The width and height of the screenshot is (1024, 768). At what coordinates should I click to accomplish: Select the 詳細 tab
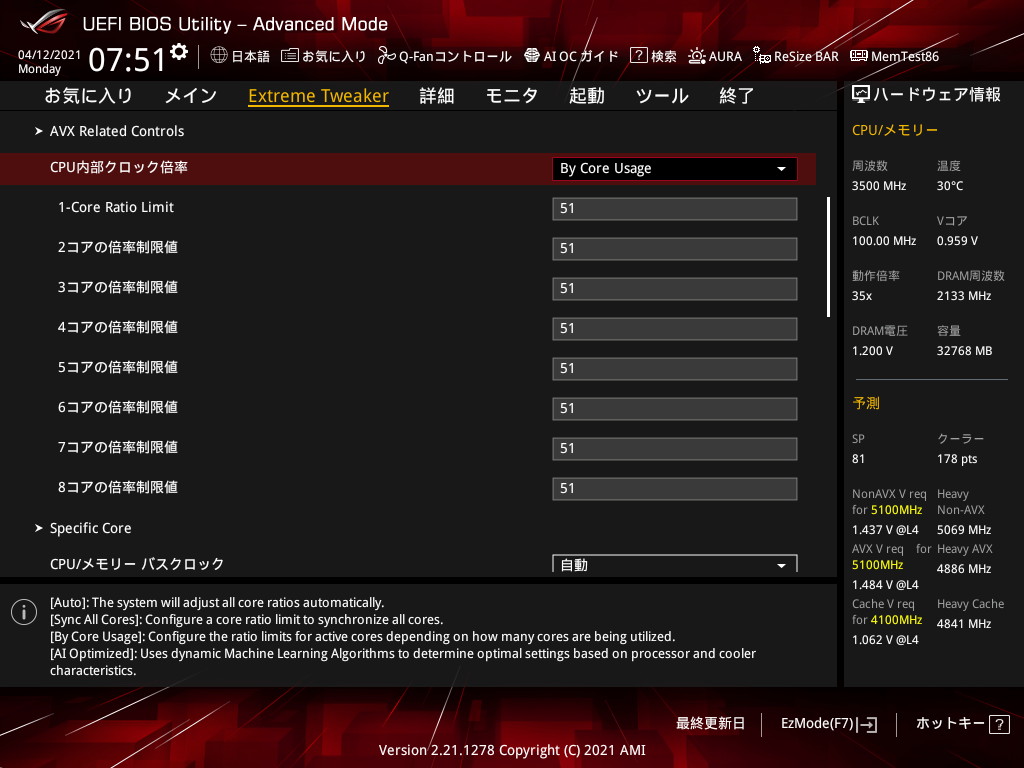click(437, 96)
